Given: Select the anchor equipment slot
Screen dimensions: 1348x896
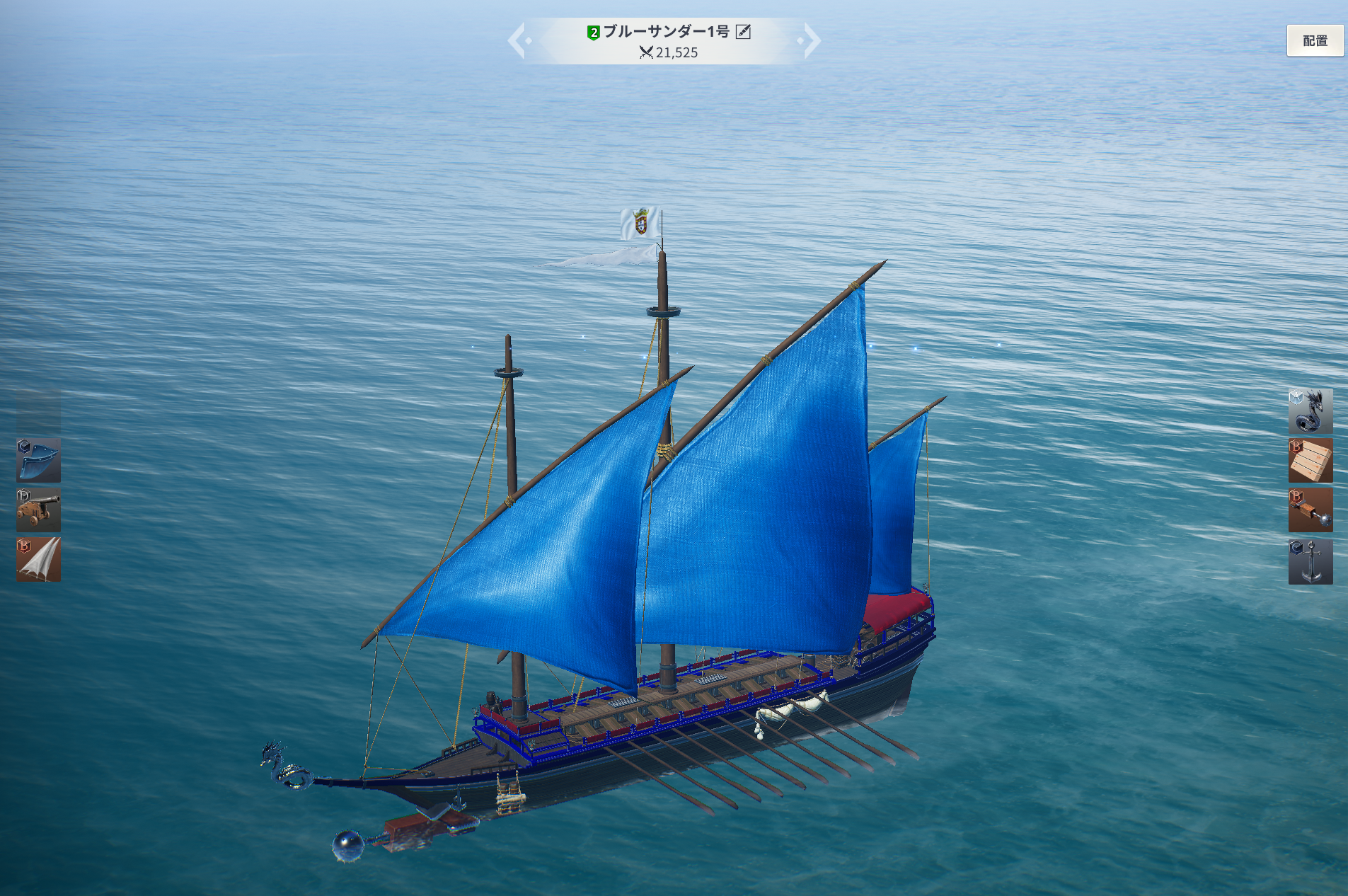Looking at the screenshot, I should click(1310, 561).
